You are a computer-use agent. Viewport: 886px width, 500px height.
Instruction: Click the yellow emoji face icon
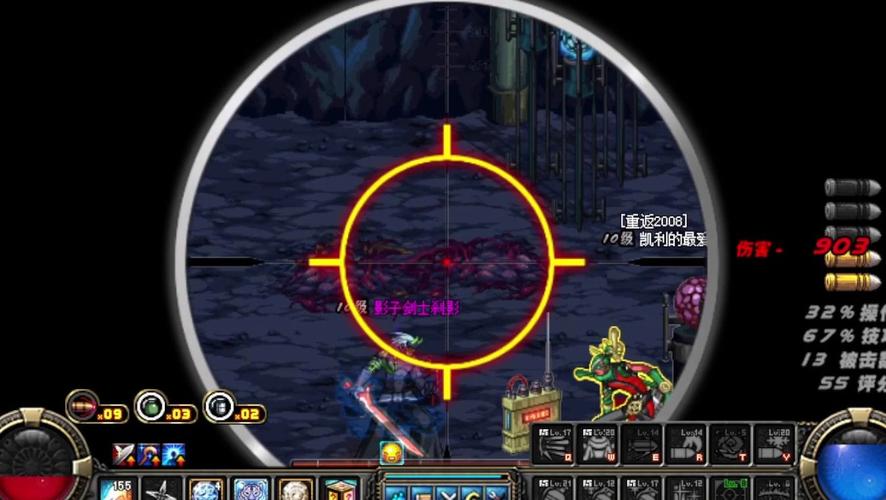point(390,453)
